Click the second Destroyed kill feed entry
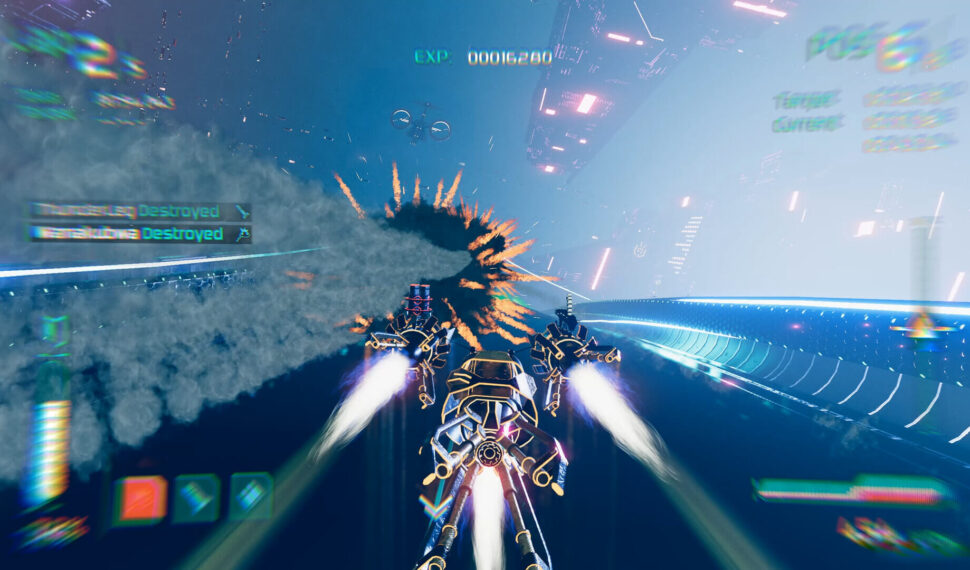The height and width of the screenshot is (570, 970). pos(140,234)
